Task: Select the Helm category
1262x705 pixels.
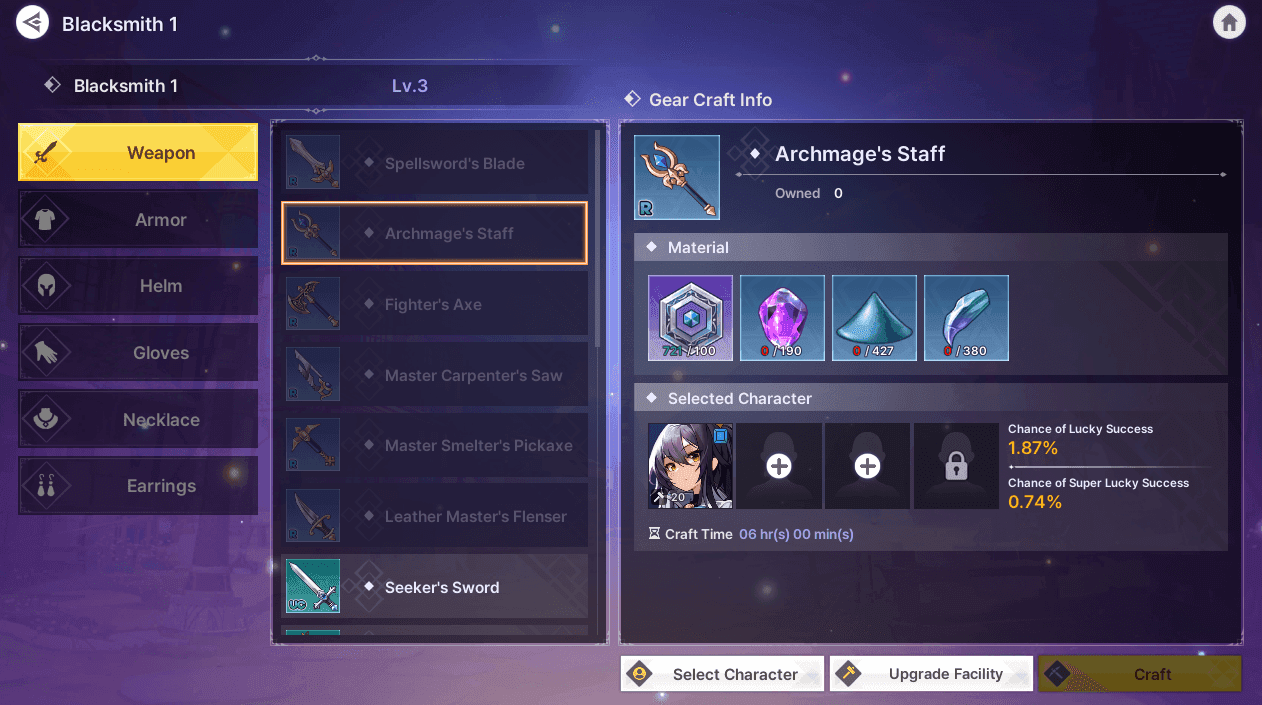Action: tap(138, 286)
